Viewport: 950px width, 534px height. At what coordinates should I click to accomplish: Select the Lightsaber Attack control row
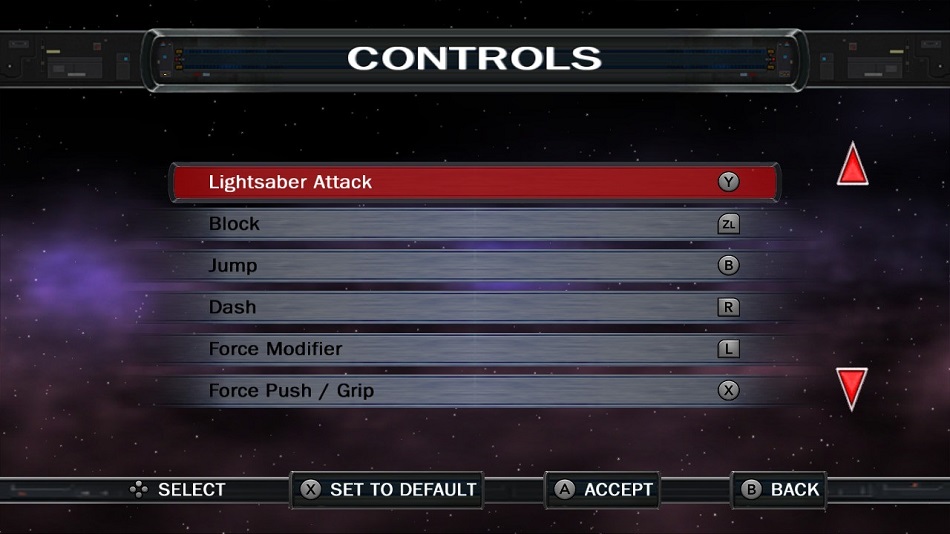tap(474, 182)
